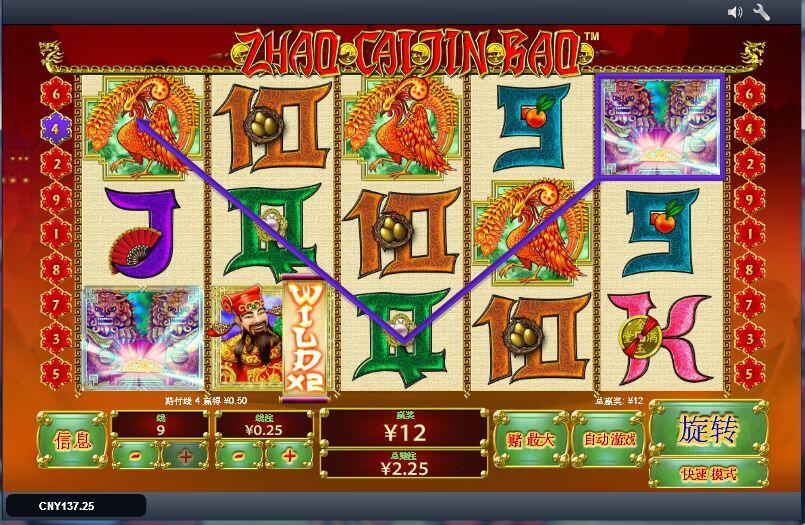Spin the reels with the 旋转 button
This screenshot has height=525, width=805.
coord(707,430)
